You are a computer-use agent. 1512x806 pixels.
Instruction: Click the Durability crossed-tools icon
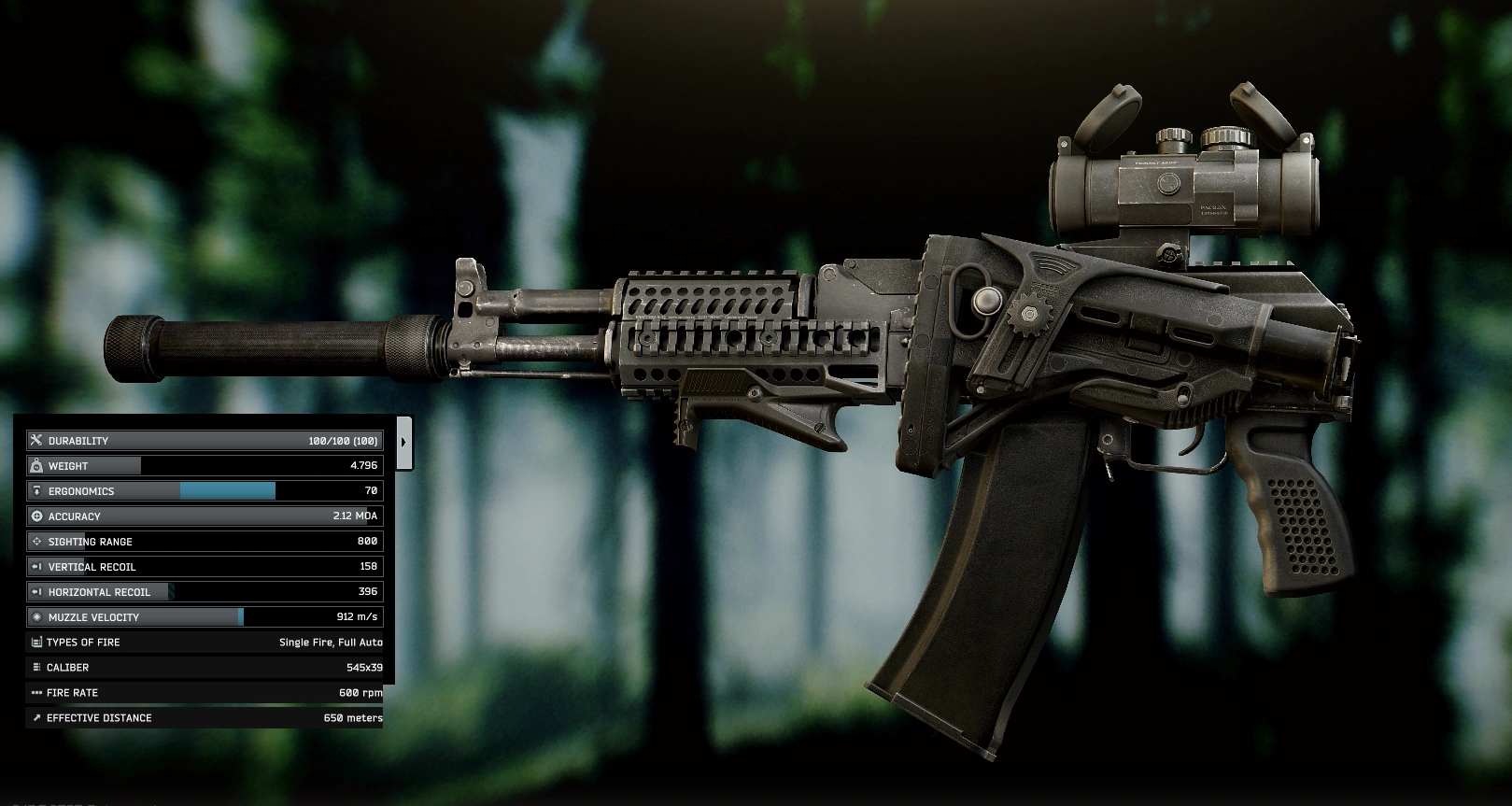click(35, 440)
